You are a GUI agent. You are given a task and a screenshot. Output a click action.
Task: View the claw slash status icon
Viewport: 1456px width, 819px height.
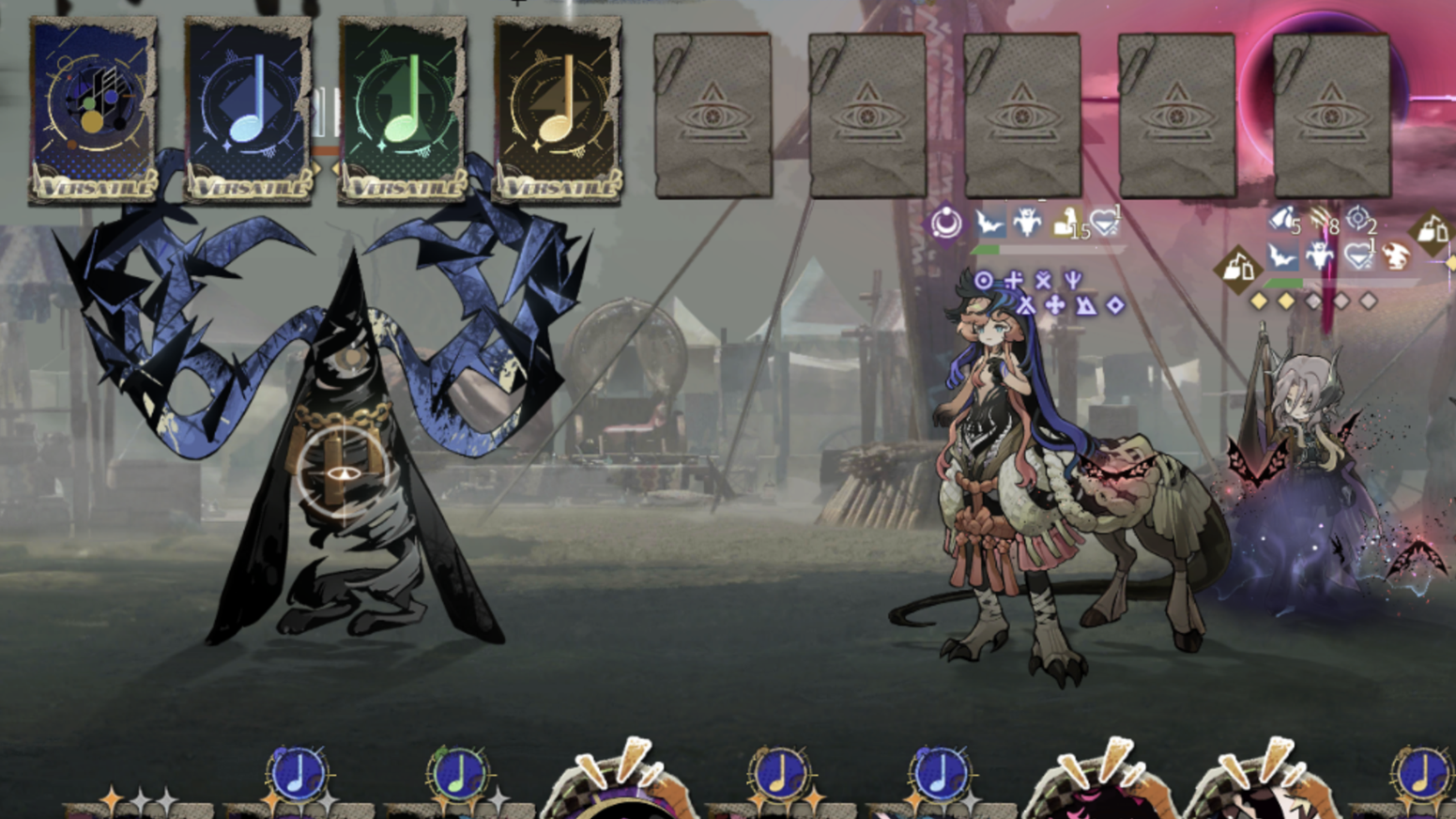(x=1322, y=221)
